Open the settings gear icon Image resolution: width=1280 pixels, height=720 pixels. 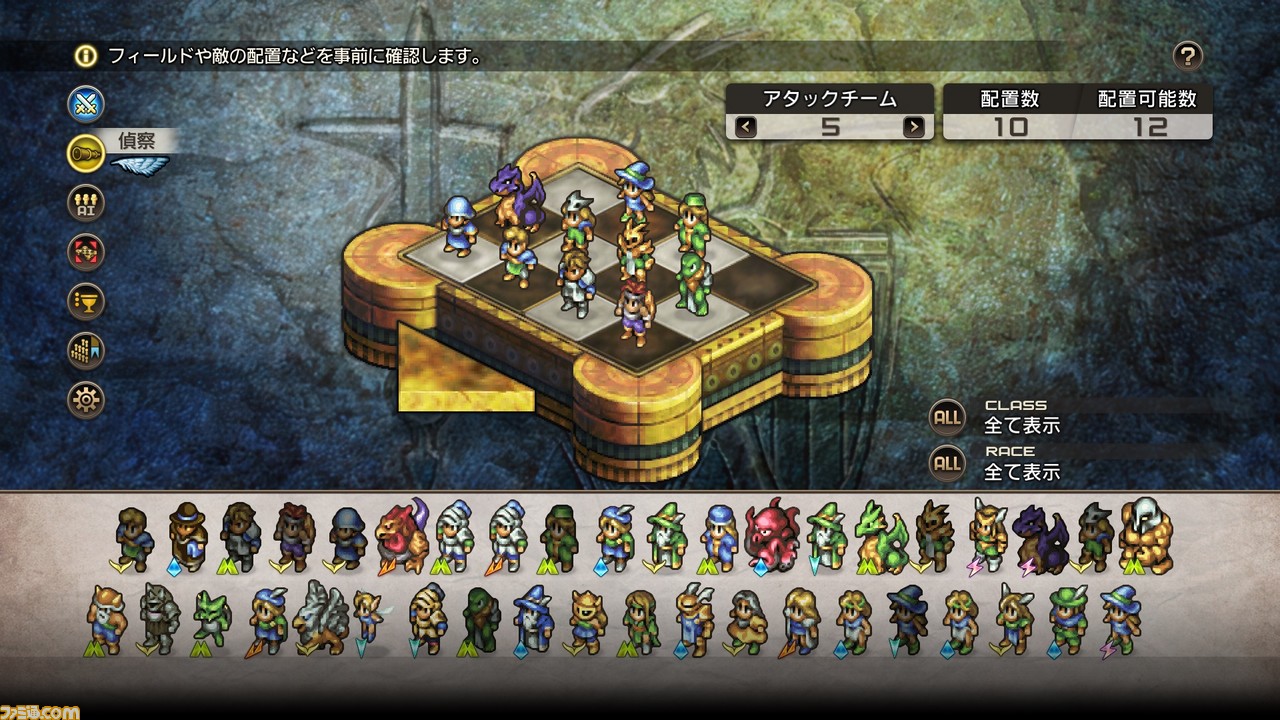[x=85, y=399]
